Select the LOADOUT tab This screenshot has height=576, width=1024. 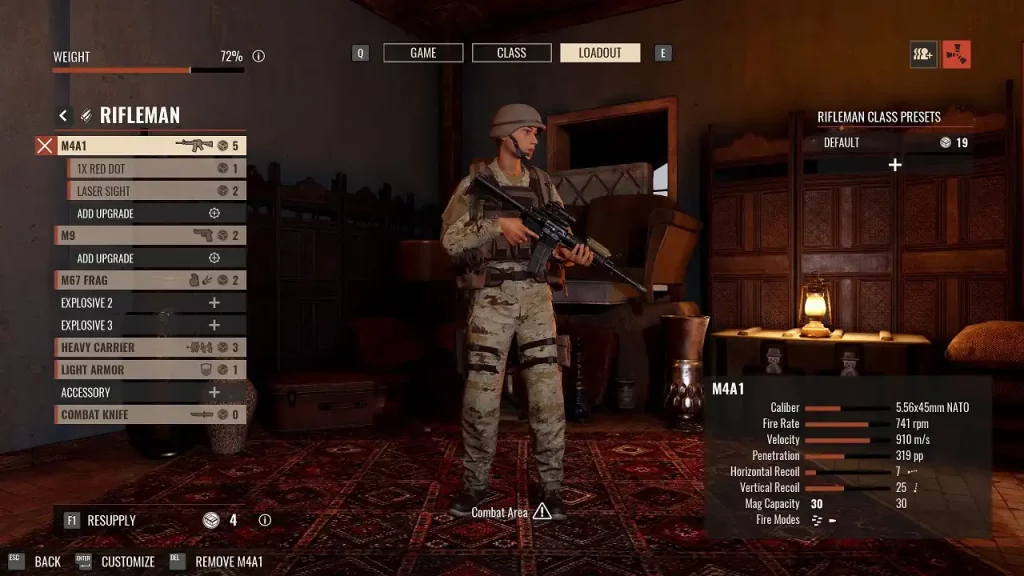click(x=600, y=53)
